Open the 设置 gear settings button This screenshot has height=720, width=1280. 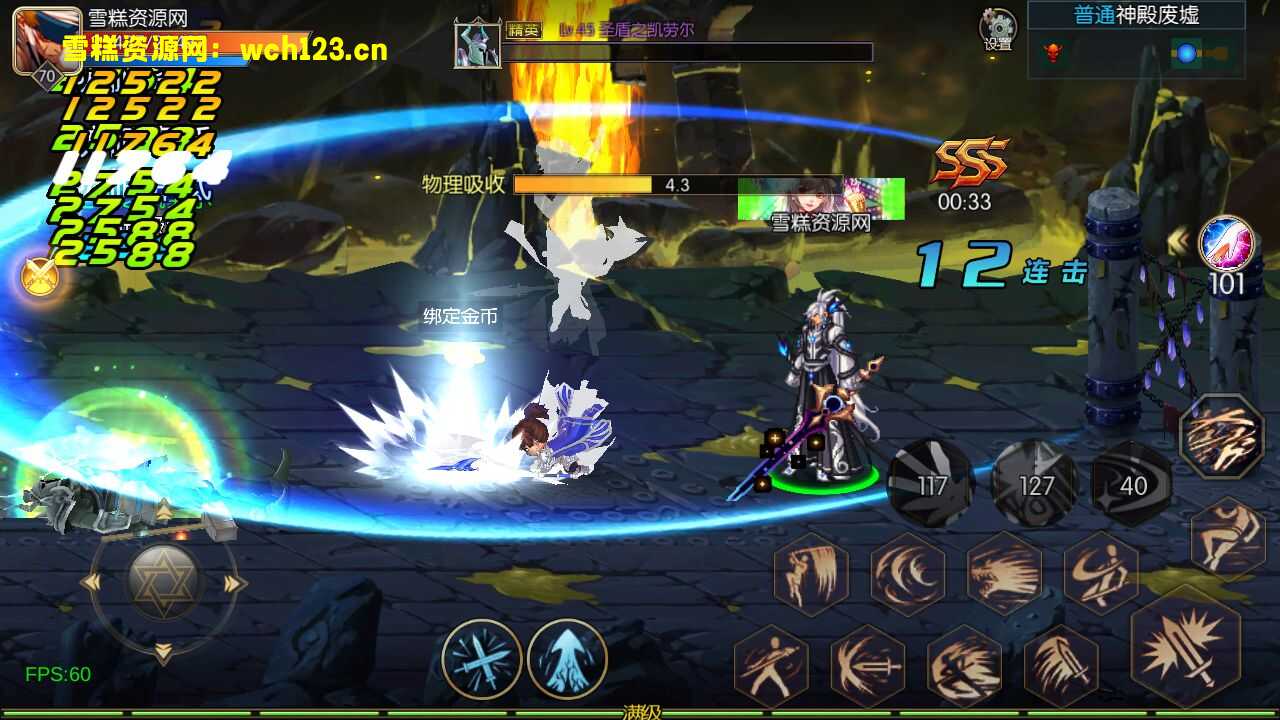point(998,29)
